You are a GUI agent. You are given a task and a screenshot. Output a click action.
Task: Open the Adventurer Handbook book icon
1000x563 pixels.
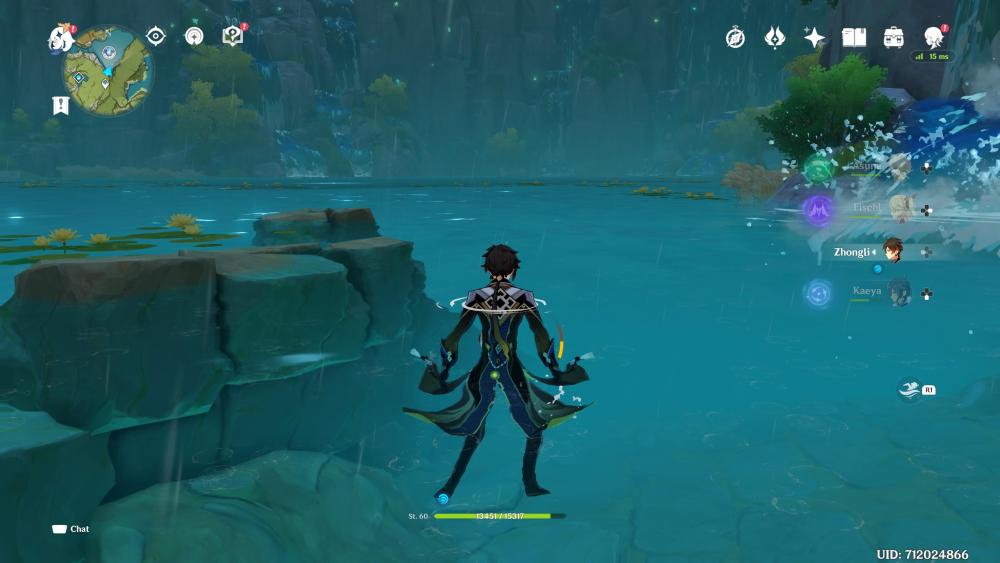[854, 38]
